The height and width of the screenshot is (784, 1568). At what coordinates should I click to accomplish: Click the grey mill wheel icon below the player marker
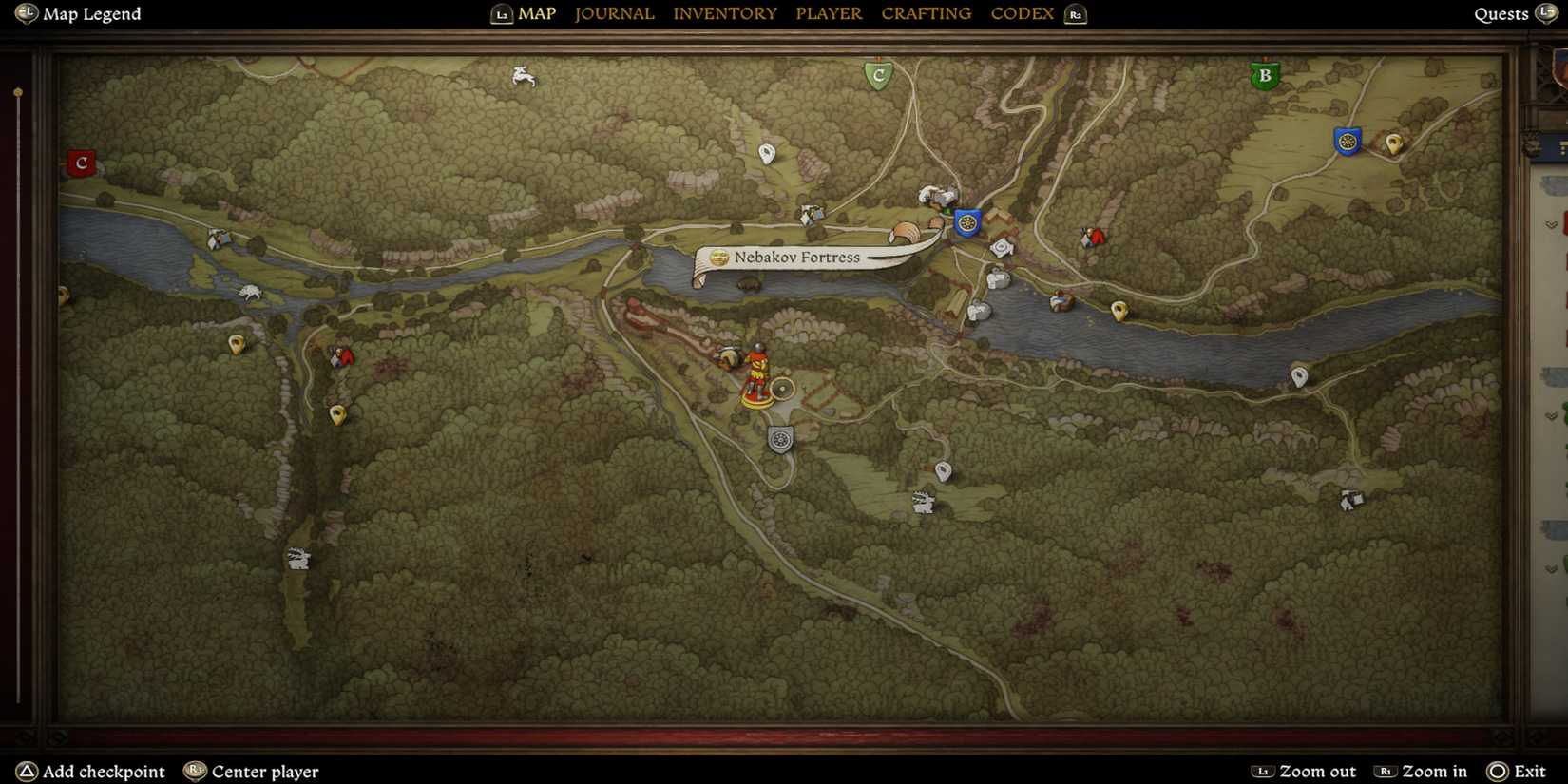[x=779, y=440]
